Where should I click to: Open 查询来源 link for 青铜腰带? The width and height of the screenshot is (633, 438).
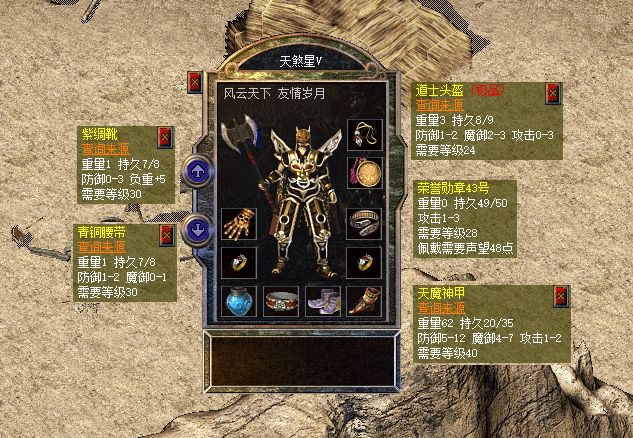coord(100,246)
